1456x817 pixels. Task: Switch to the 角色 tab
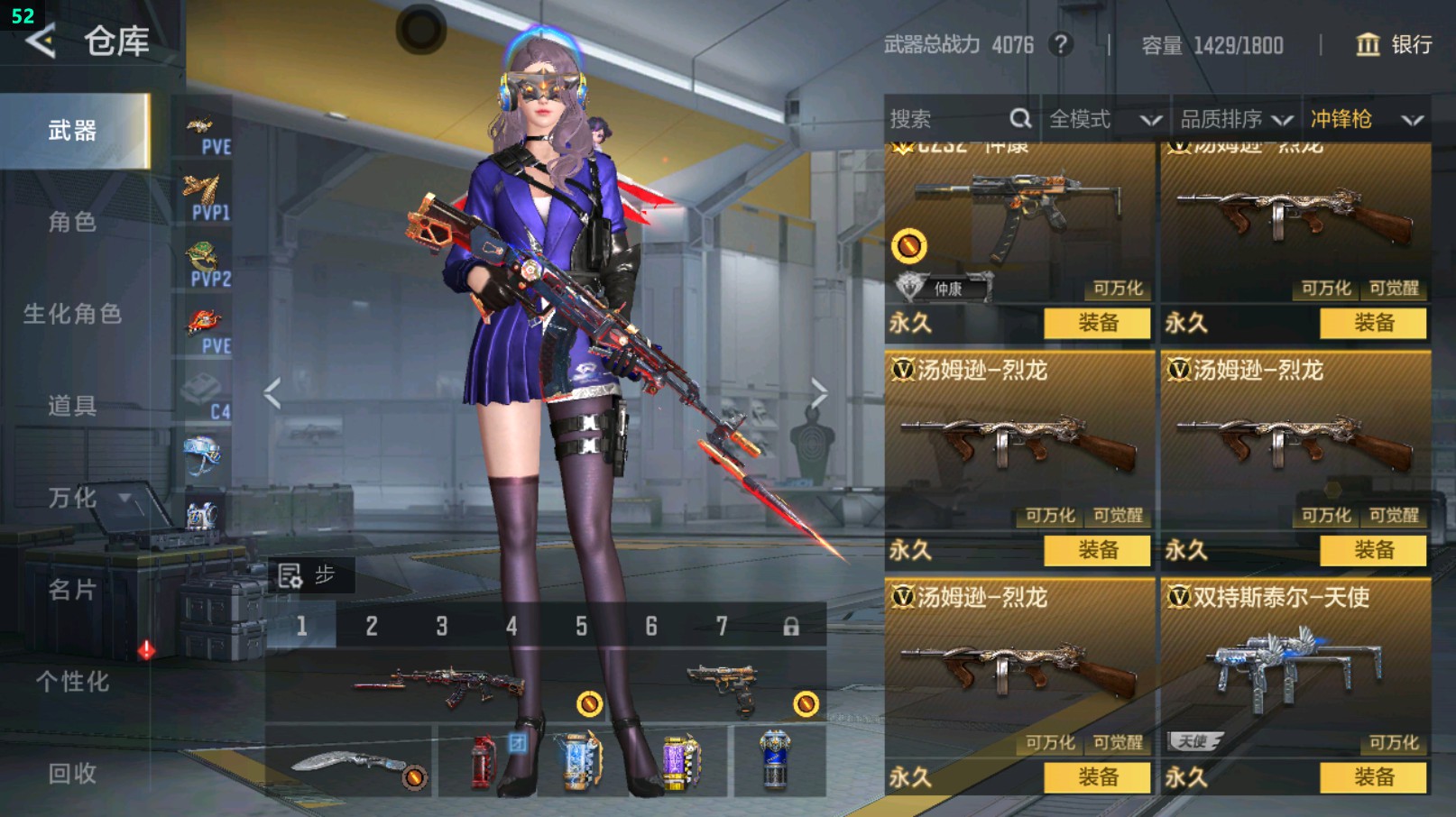coord(72,222)
